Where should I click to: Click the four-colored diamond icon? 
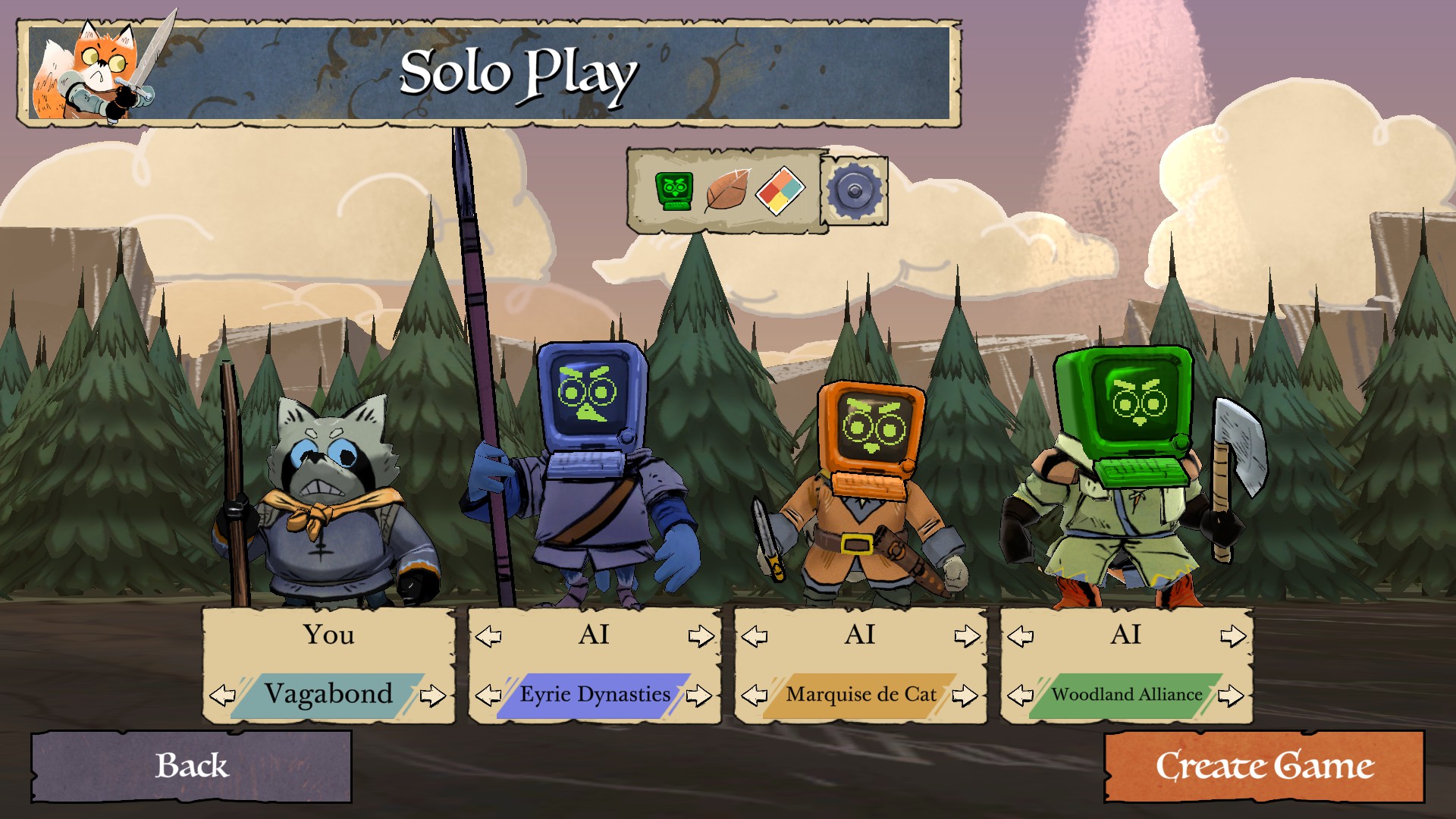[x=780, y=190]
